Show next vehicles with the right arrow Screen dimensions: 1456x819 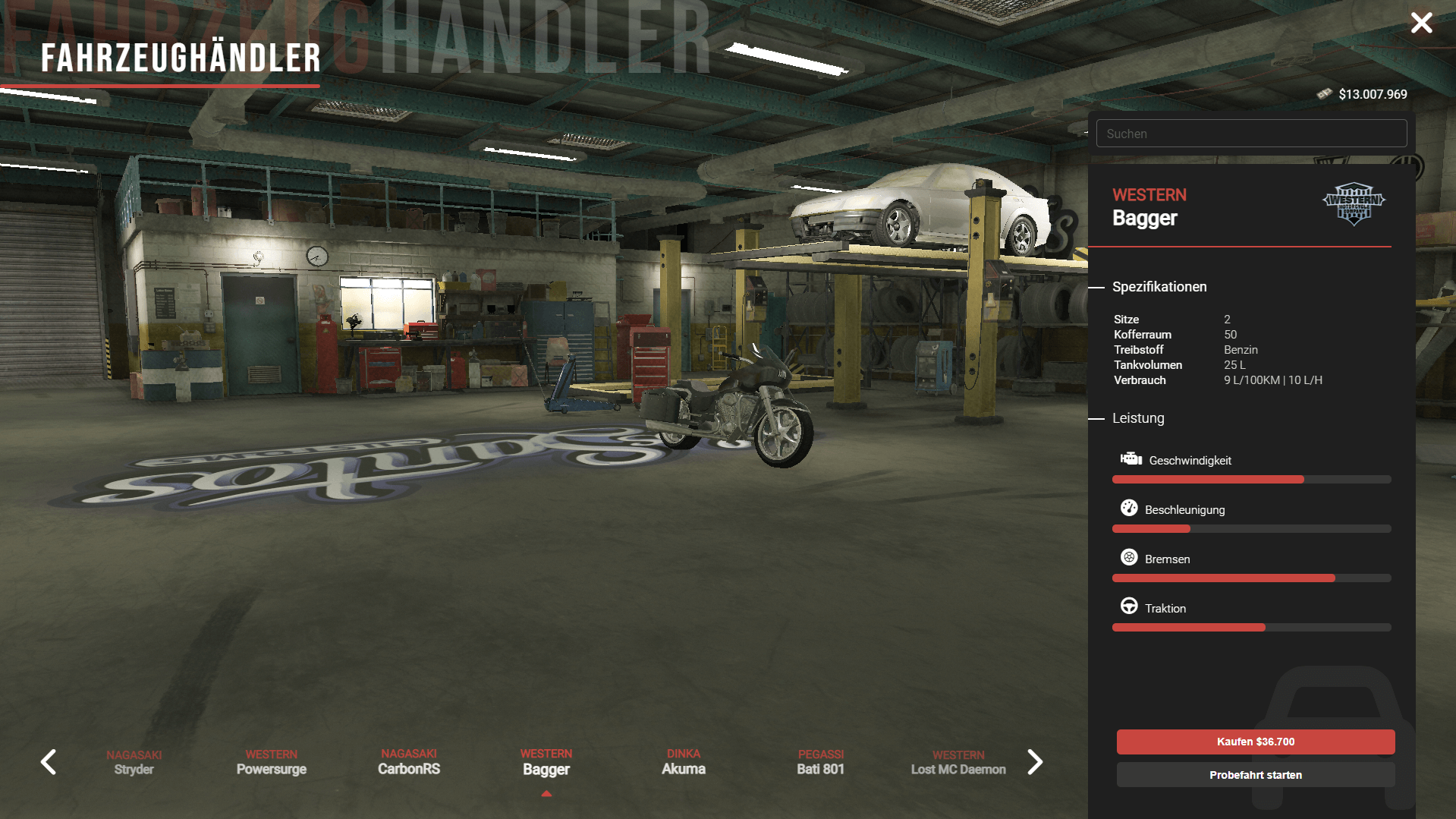(1035, 762)
